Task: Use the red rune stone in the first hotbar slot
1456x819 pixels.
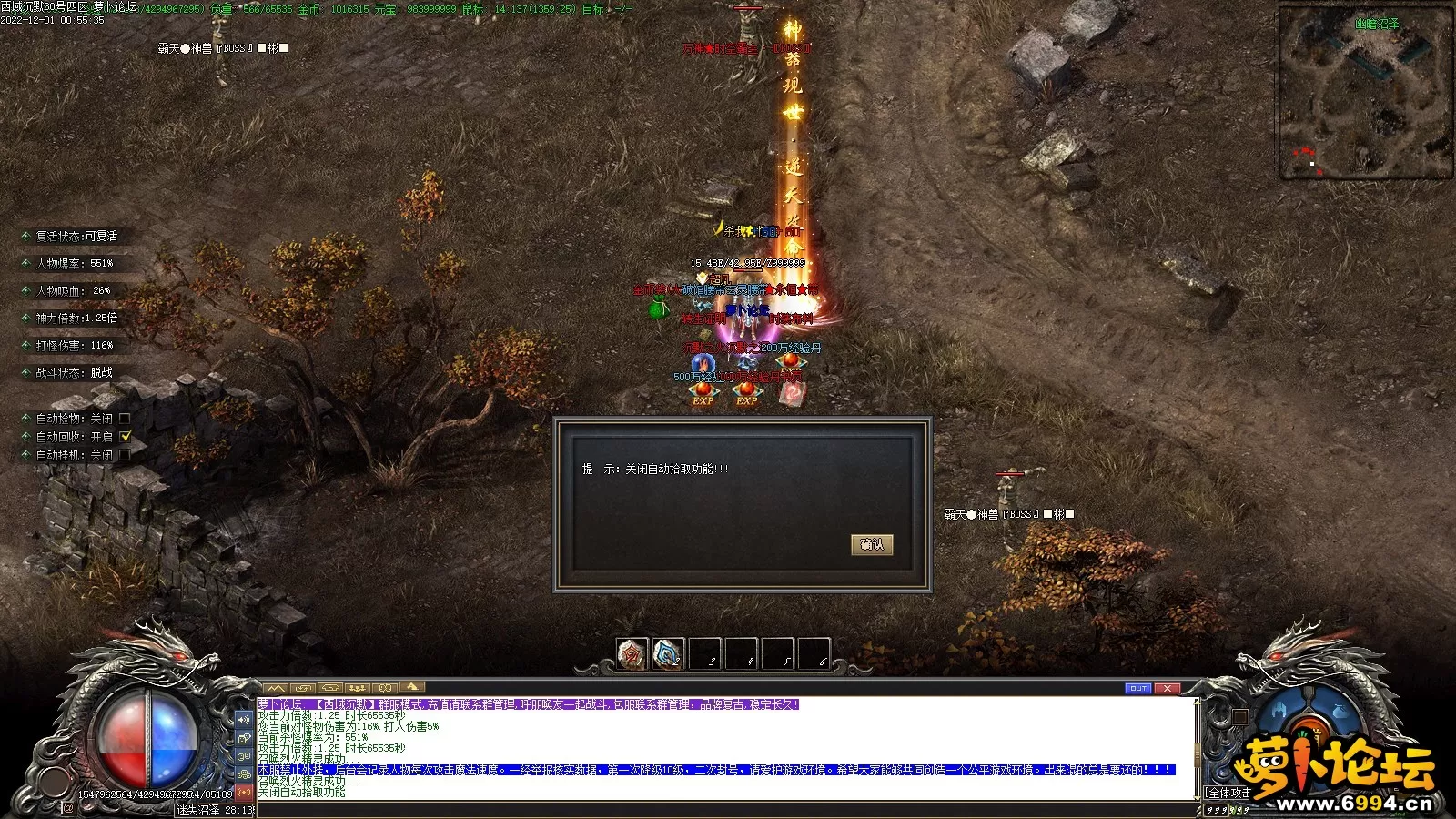Action: tap(632, 653)
